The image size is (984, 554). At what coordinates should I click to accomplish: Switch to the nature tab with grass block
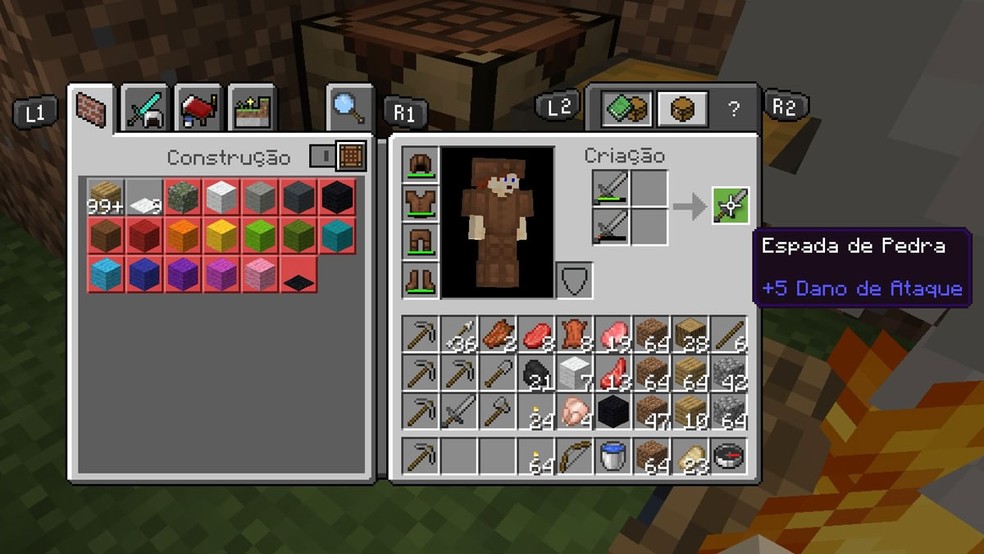point(252,109)
